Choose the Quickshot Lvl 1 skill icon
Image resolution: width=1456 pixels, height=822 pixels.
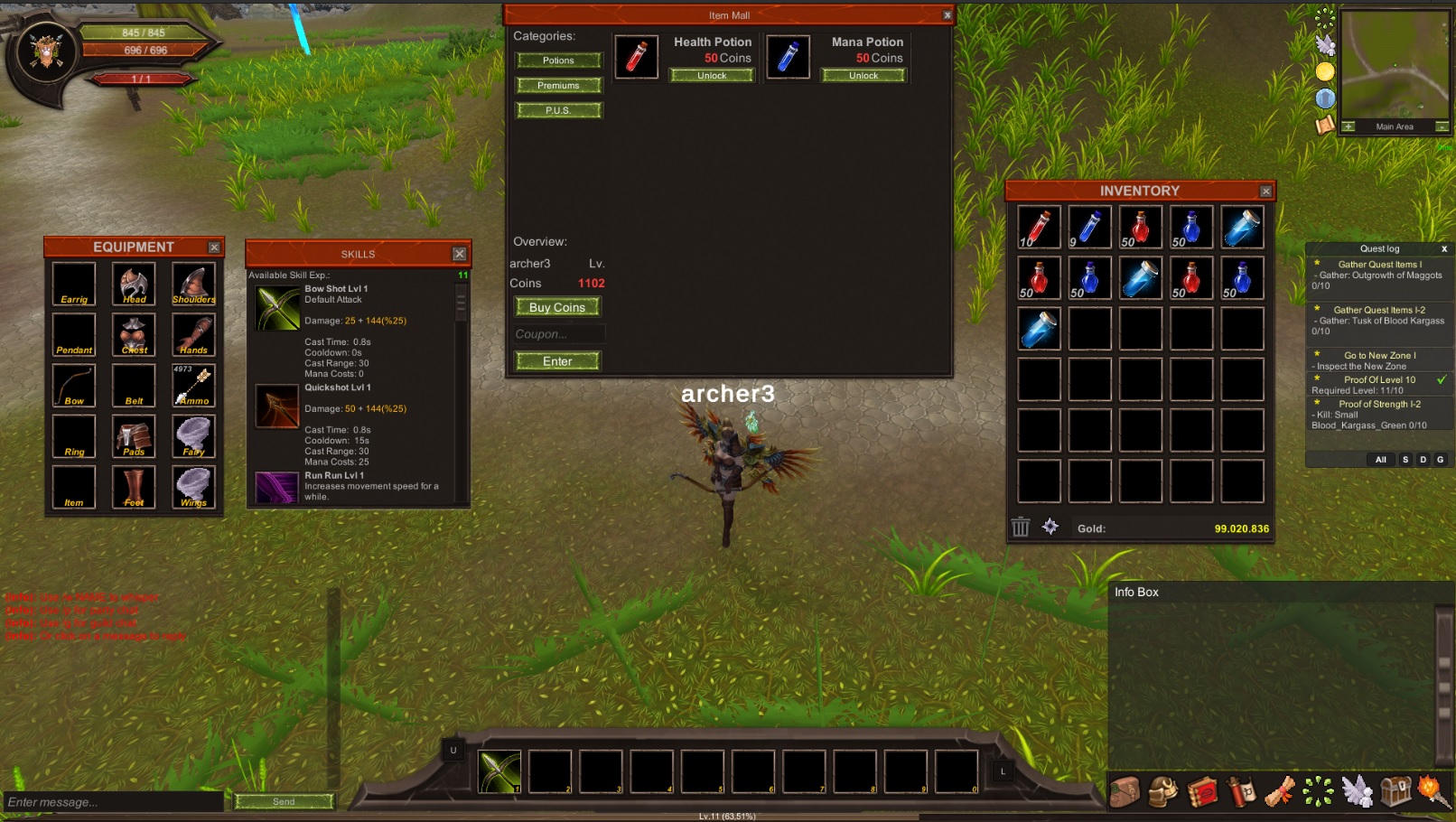tap(277, 406)
